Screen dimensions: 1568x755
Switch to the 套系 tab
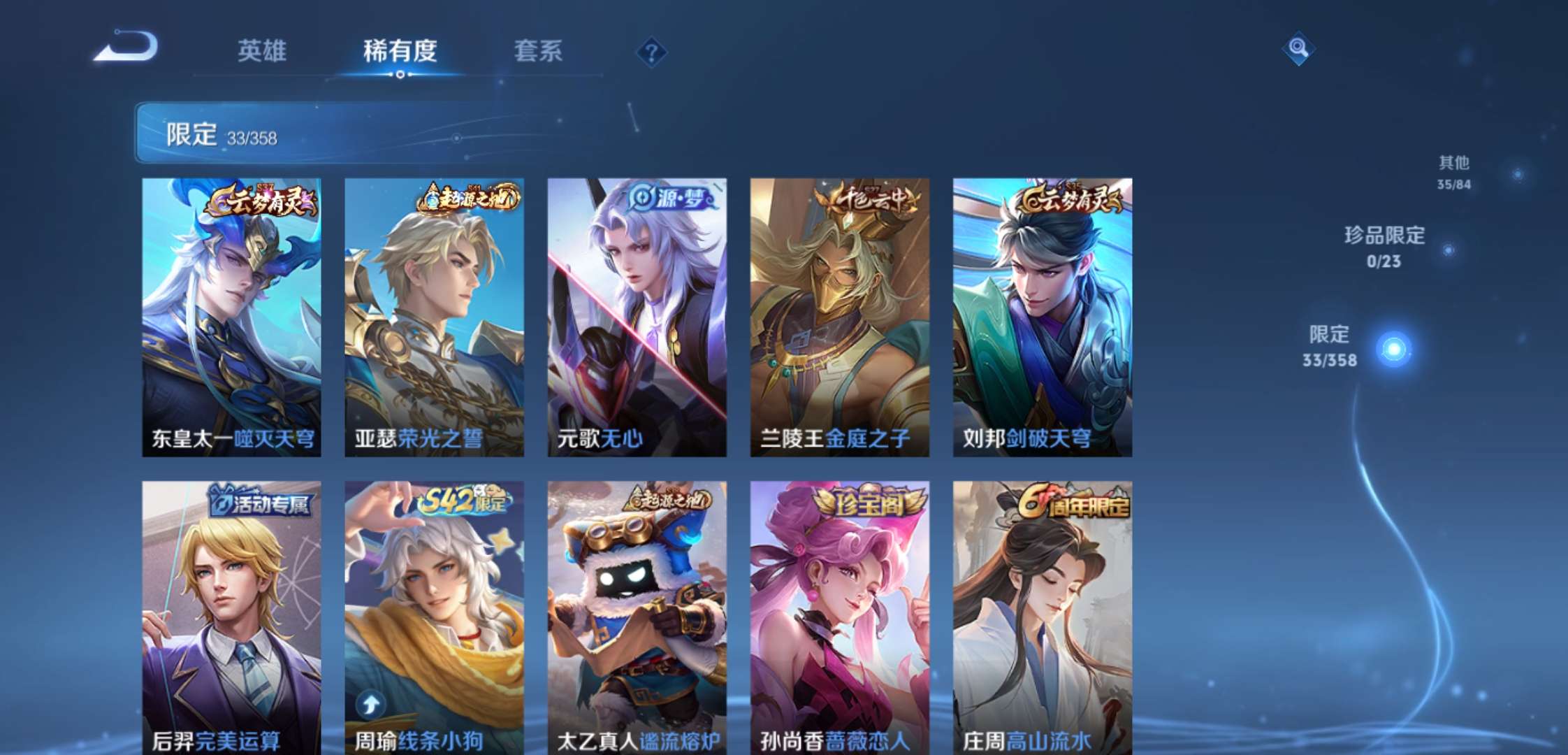[539, 52]
